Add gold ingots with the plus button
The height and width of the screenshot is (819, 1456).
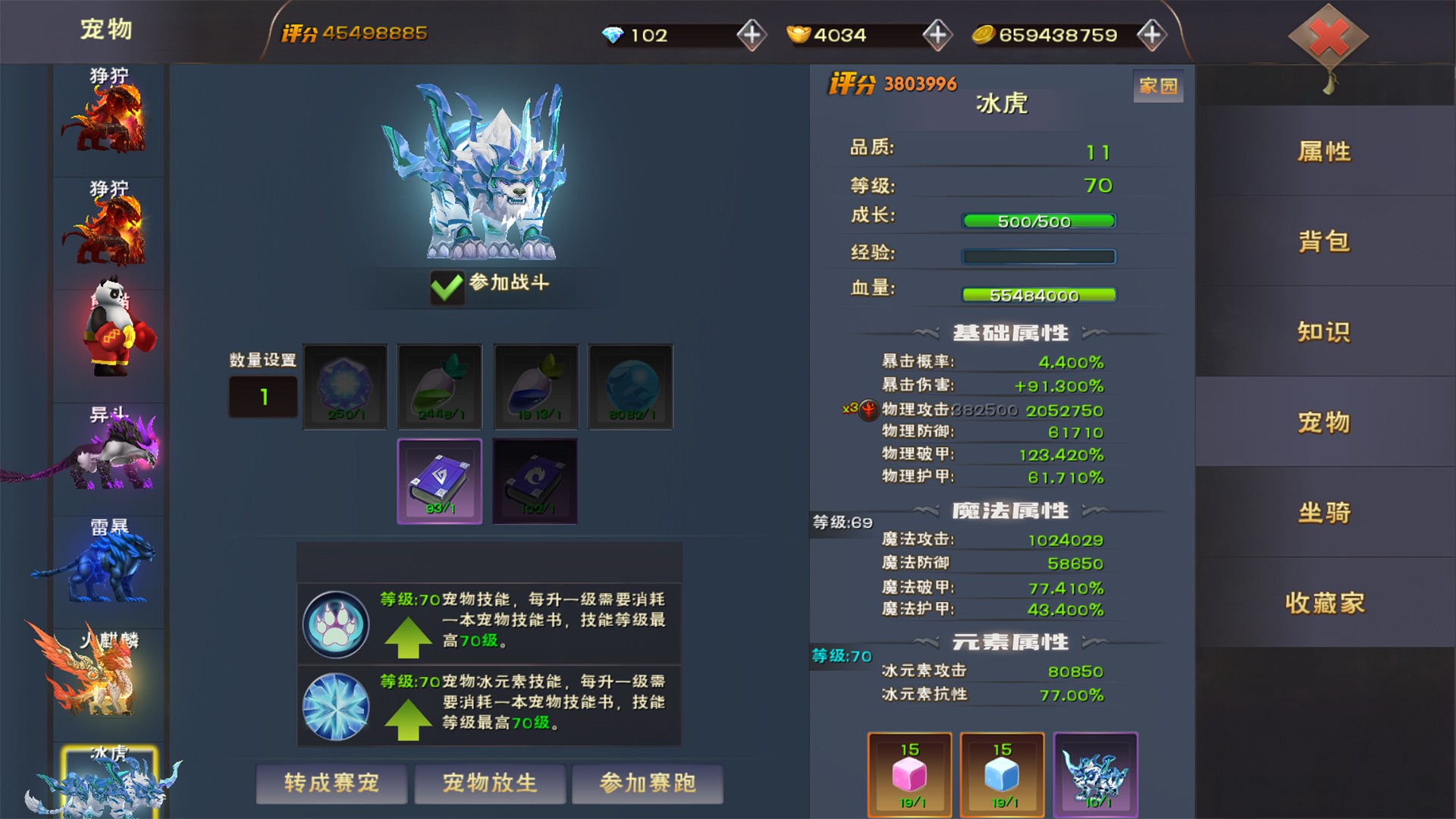click(937, 35)
